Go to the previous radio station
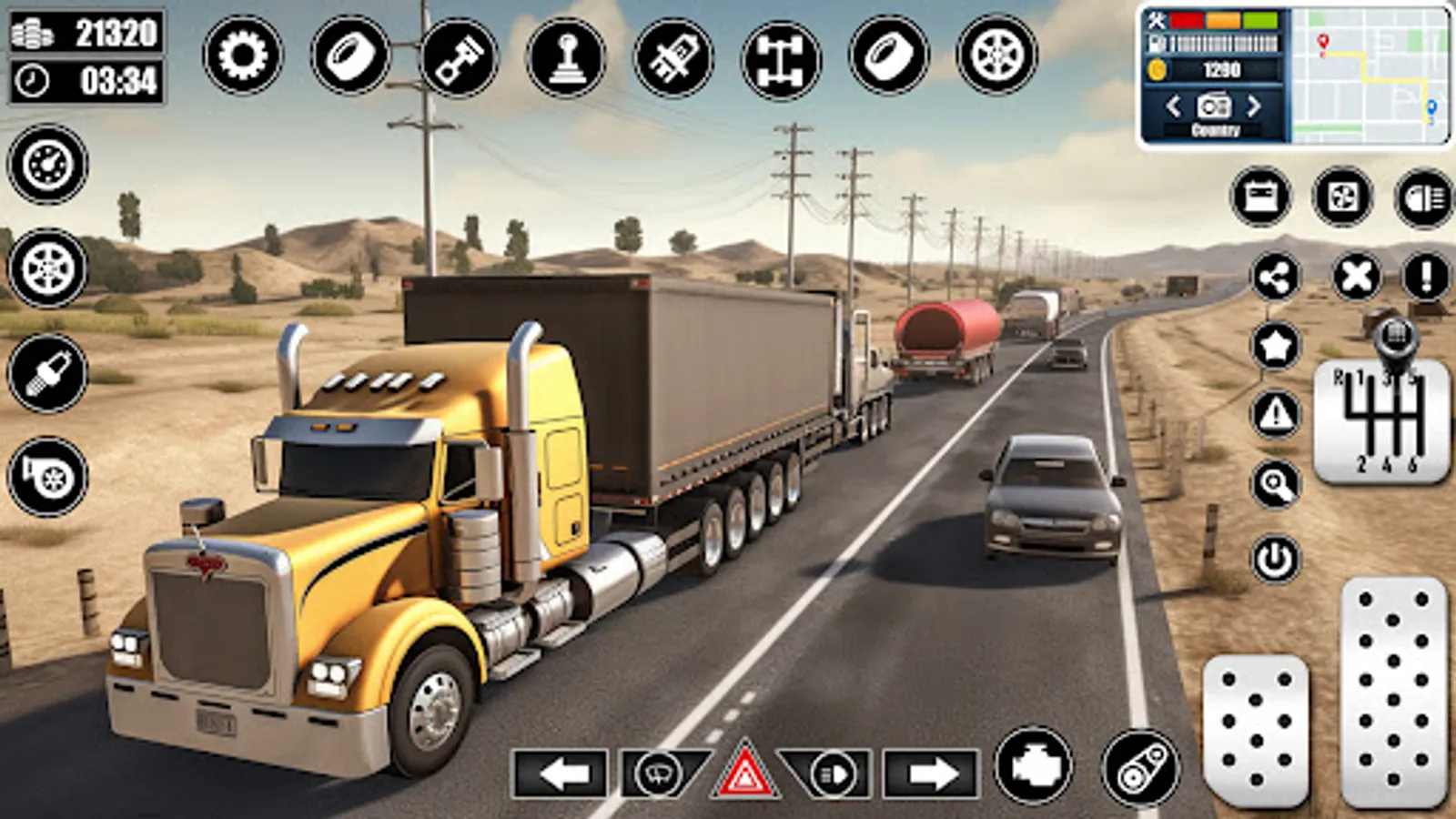This screenshot has height=819, width=1456. coord(1174,106)
